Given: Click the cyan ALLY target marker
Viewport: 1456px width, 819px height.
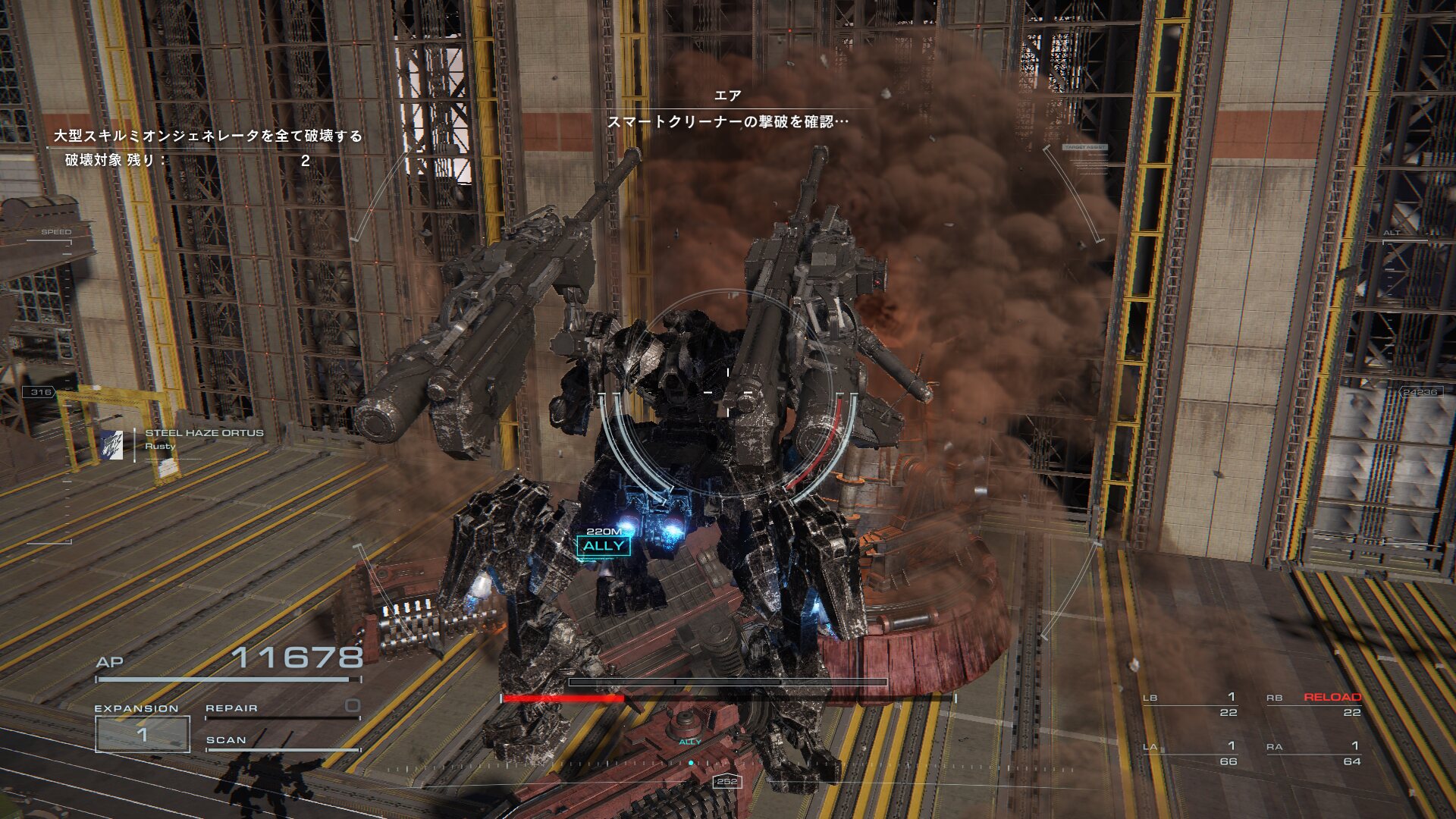Looking at the screenshot, I should coord(604,546).
